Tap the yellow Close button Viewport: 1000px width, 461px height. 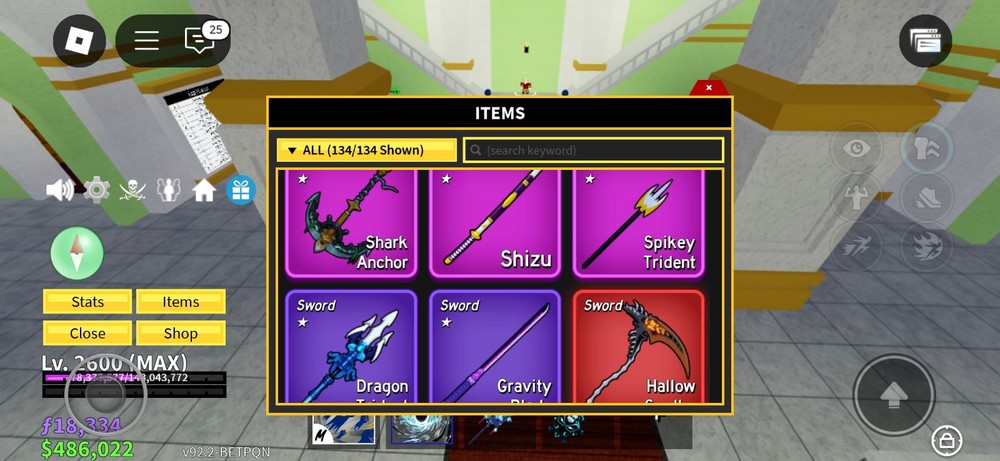coord(87,334)
